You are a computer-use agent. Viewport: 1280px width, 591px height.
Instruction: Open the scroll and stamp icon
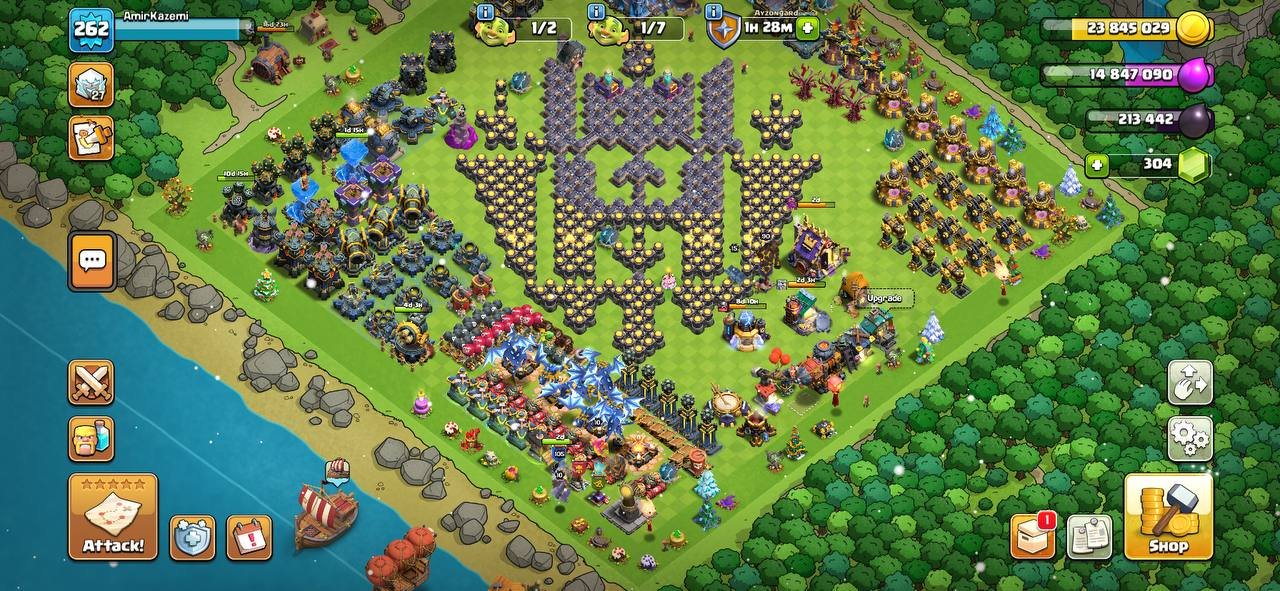click(x=91, y=138)
